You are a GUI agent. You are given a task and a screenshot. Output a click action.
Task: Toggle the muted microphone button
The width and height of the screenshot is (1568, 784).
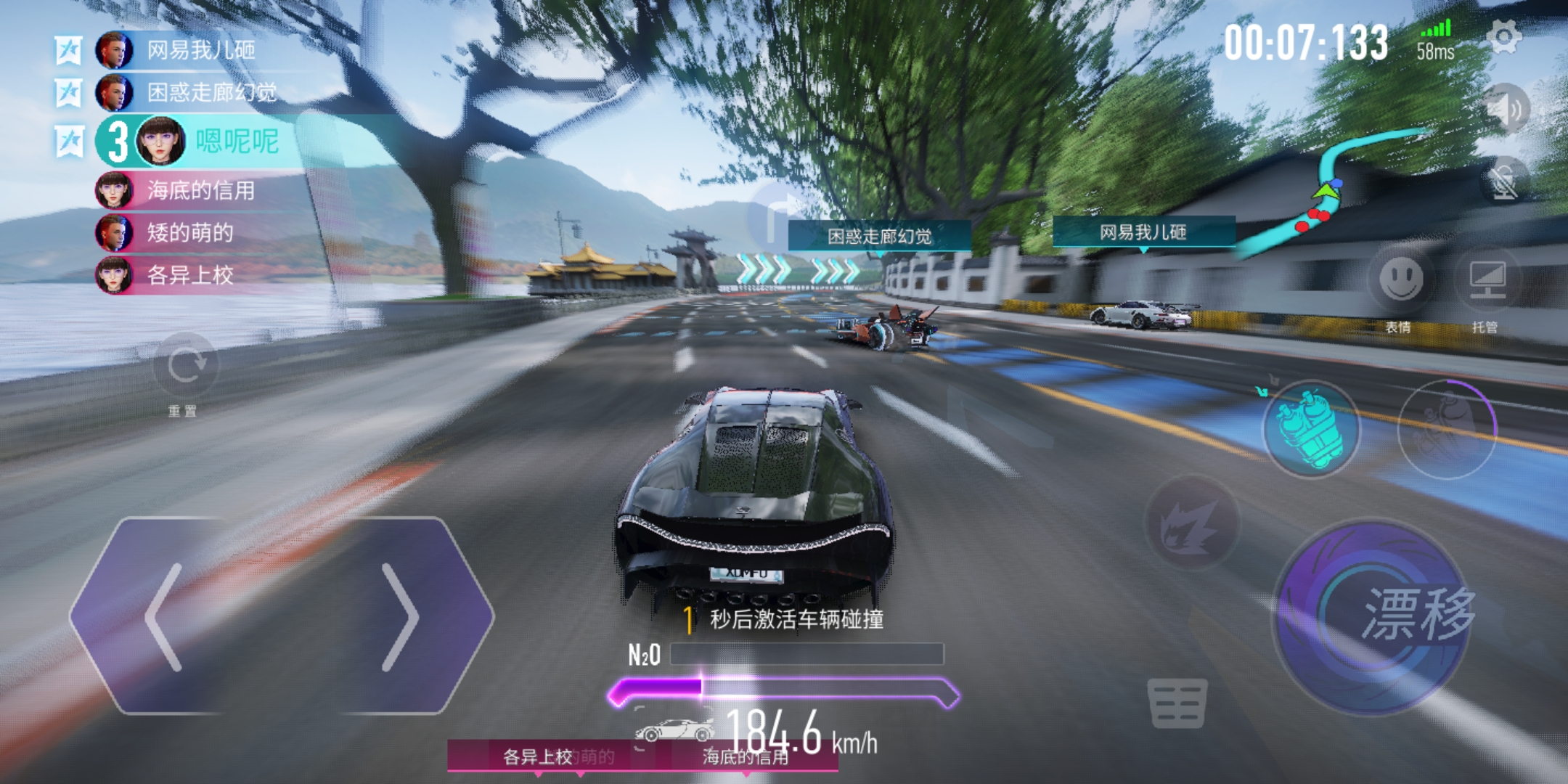pyautogui.click(x=1505, y=180)
